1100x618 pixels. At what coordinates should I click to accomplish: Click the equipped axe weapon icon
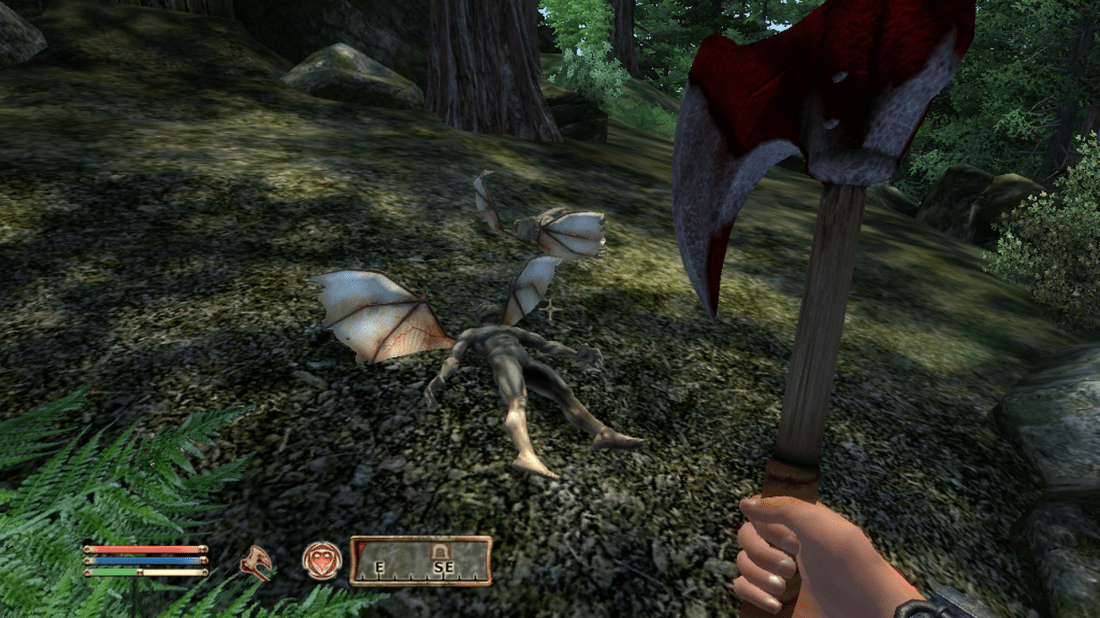(x=257, y=562)
